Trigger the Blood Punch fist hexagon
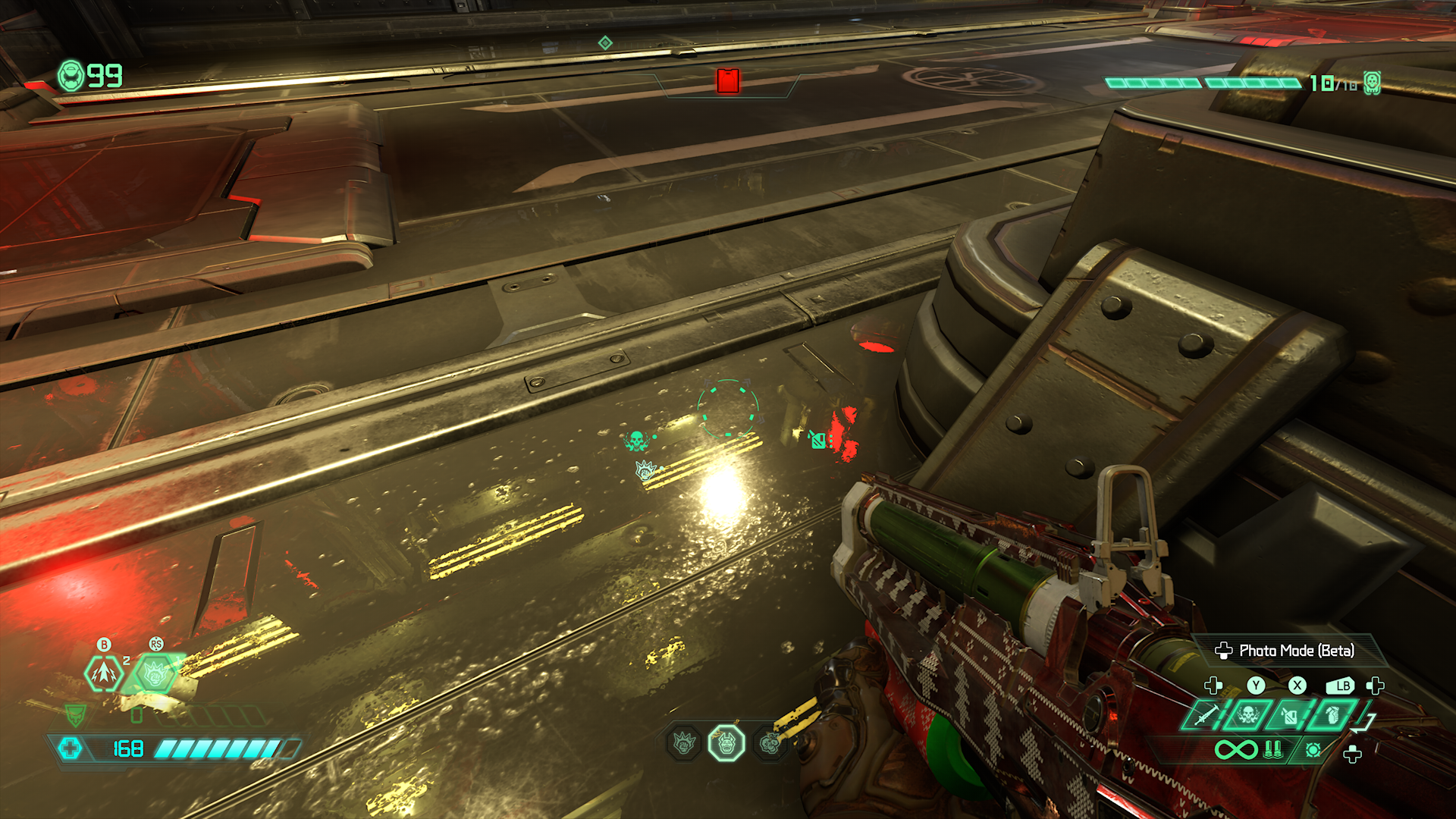The height and width of the screenshot is (819, 1456). [155, 673]
